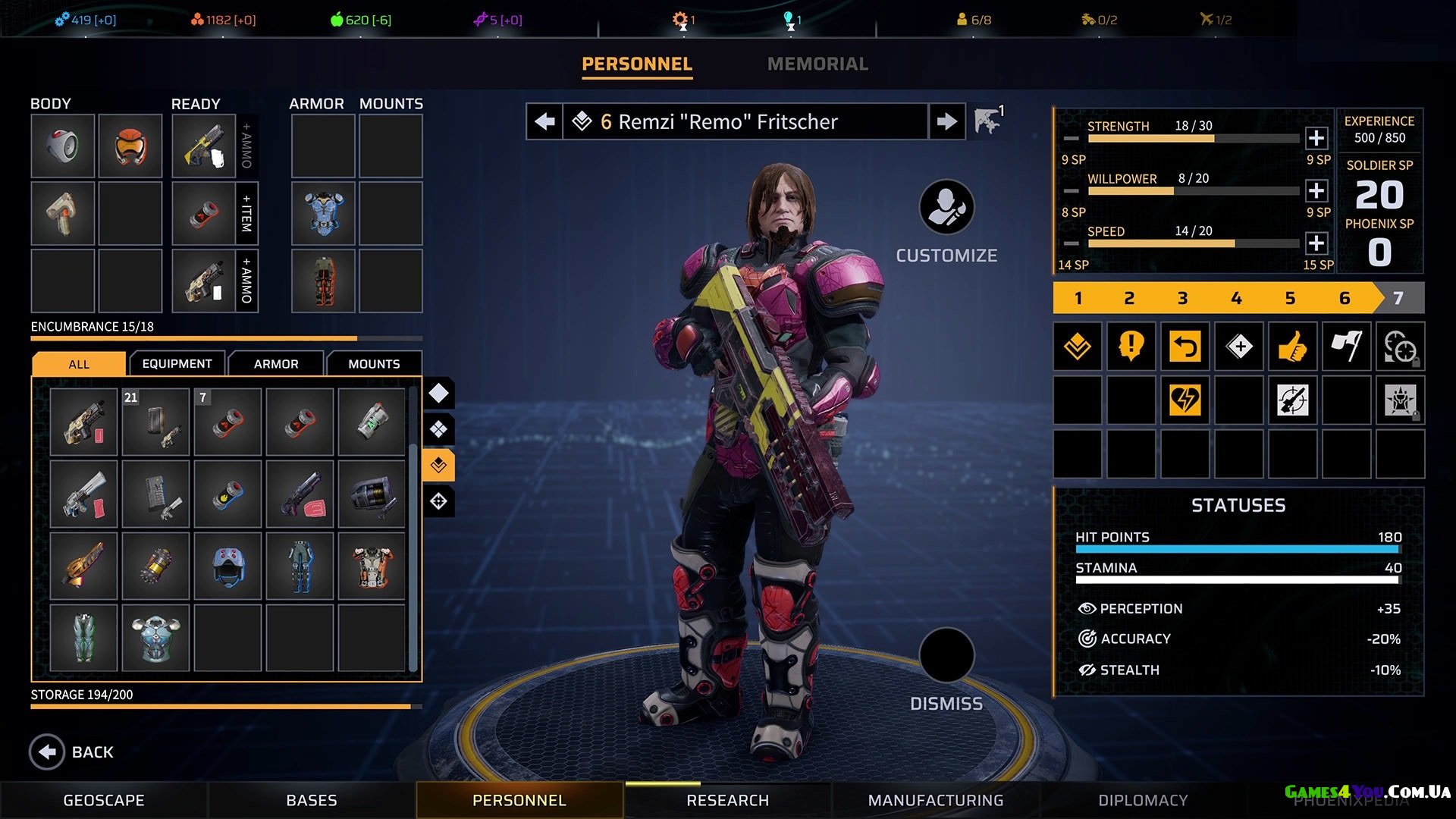Open the Manufacturing screen
The height and width of the screenshot is (819, 1456).
(936, 800)
